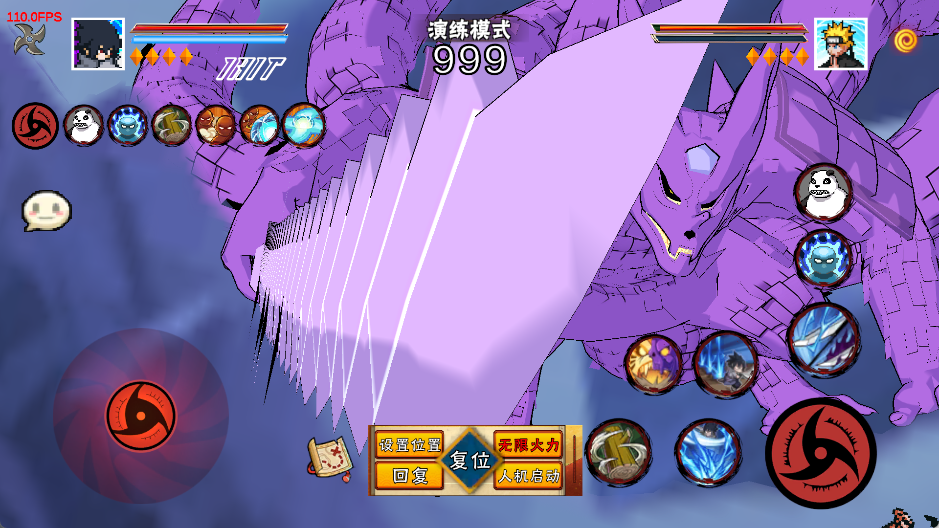This screenshot has height=528, width=939.
Task: Select the dark-haired player portrait
Action: pyautogui.click(x=98, y=44)
